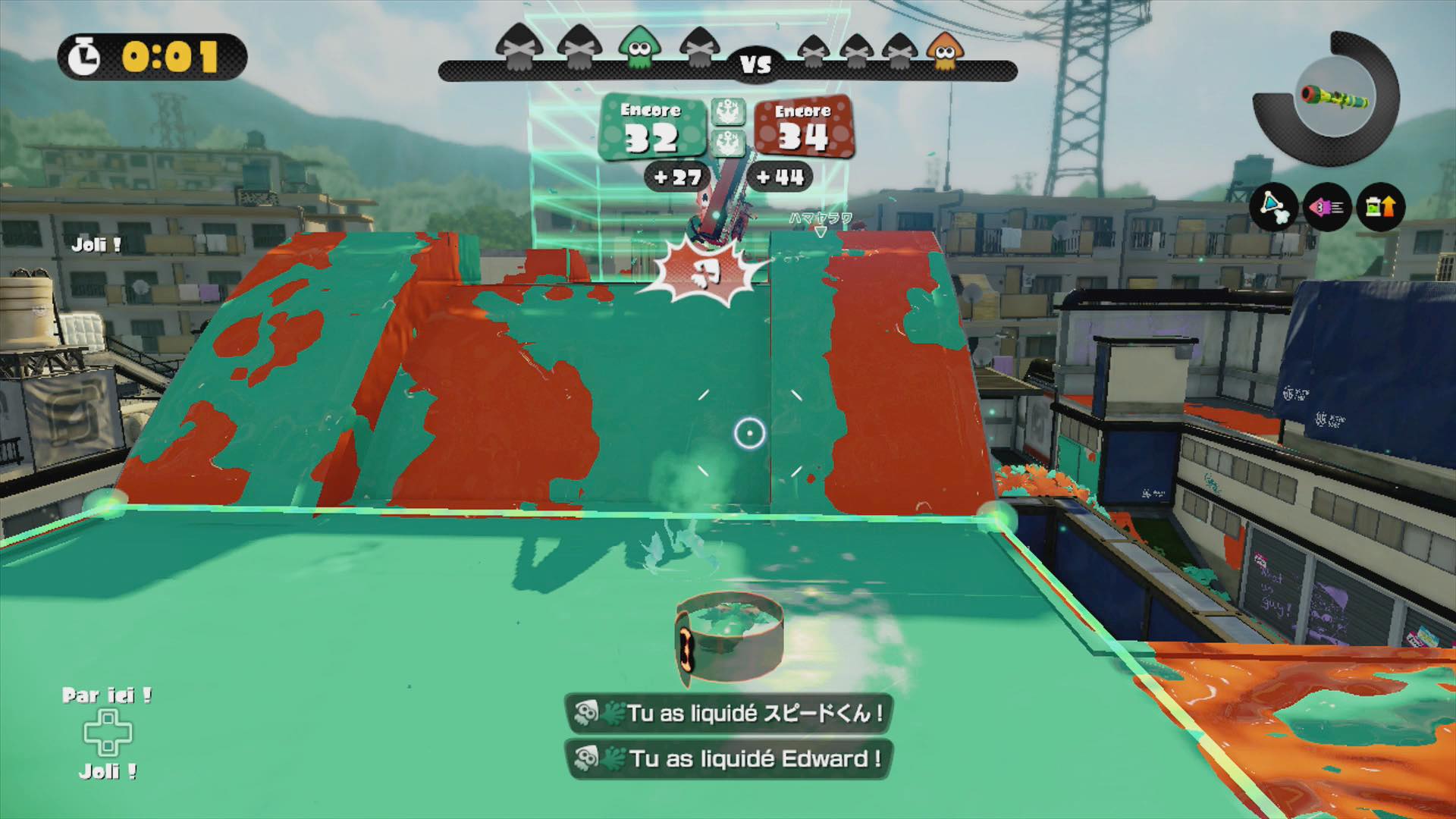Click the ink tank with arrow ability icon
This screenshot has width=1456, height=819.
pos(1380,206)
